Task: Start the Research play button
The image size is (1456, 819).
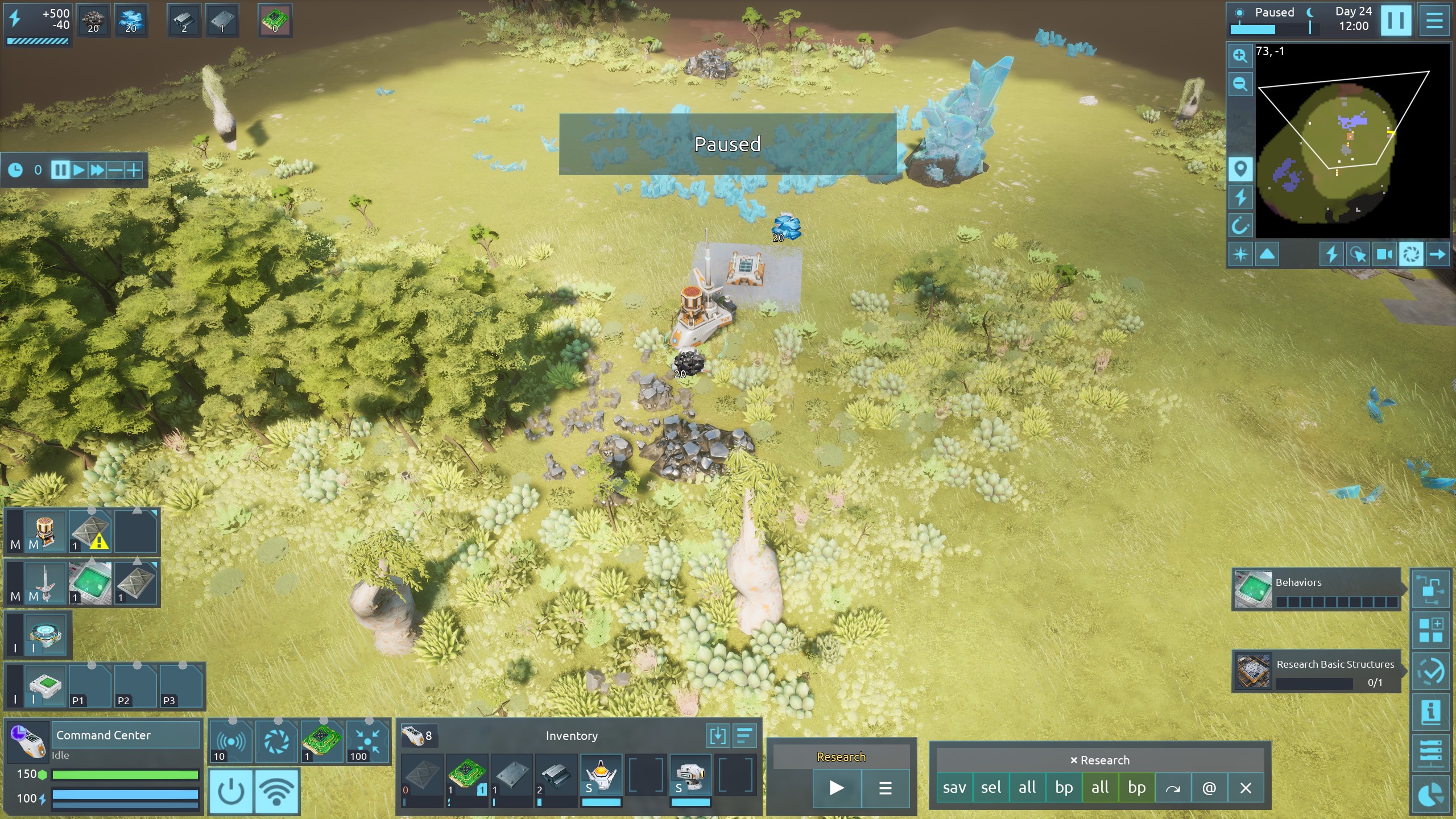Action: click(836, 788)
